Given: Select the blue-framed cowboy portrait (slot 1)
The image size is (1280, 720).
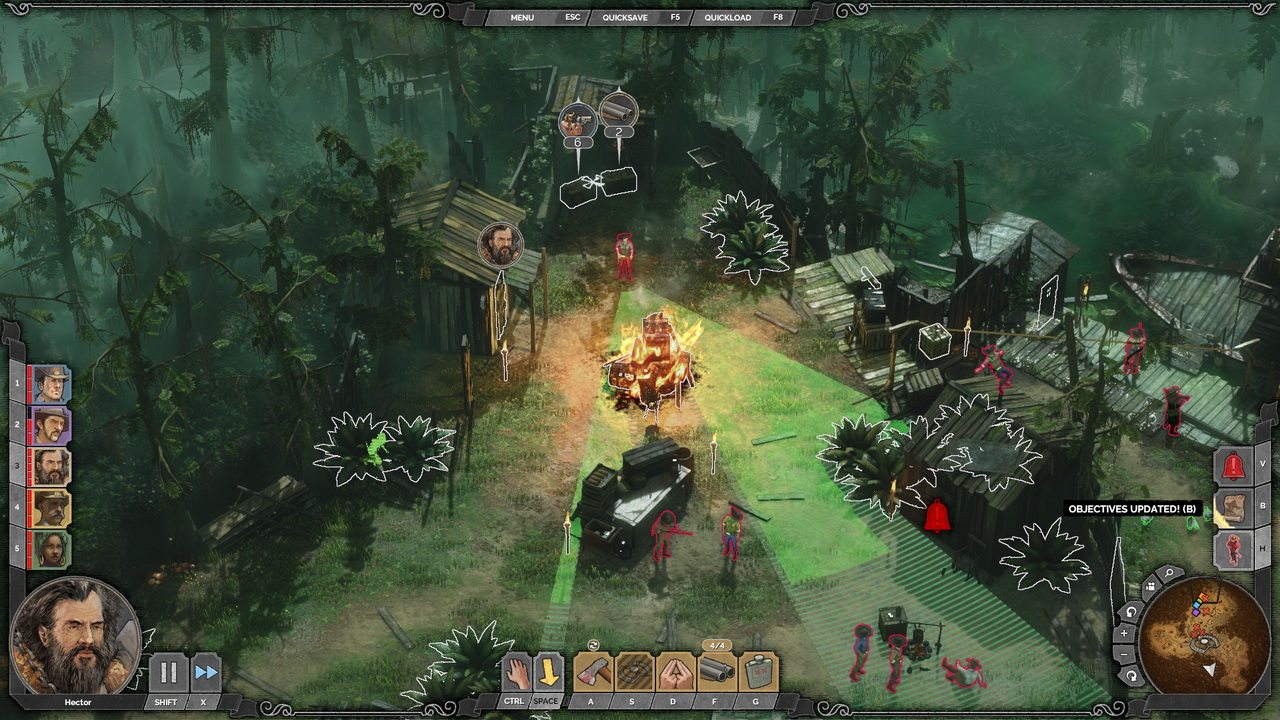Looking at the screenshot, I should coord(50,384).
